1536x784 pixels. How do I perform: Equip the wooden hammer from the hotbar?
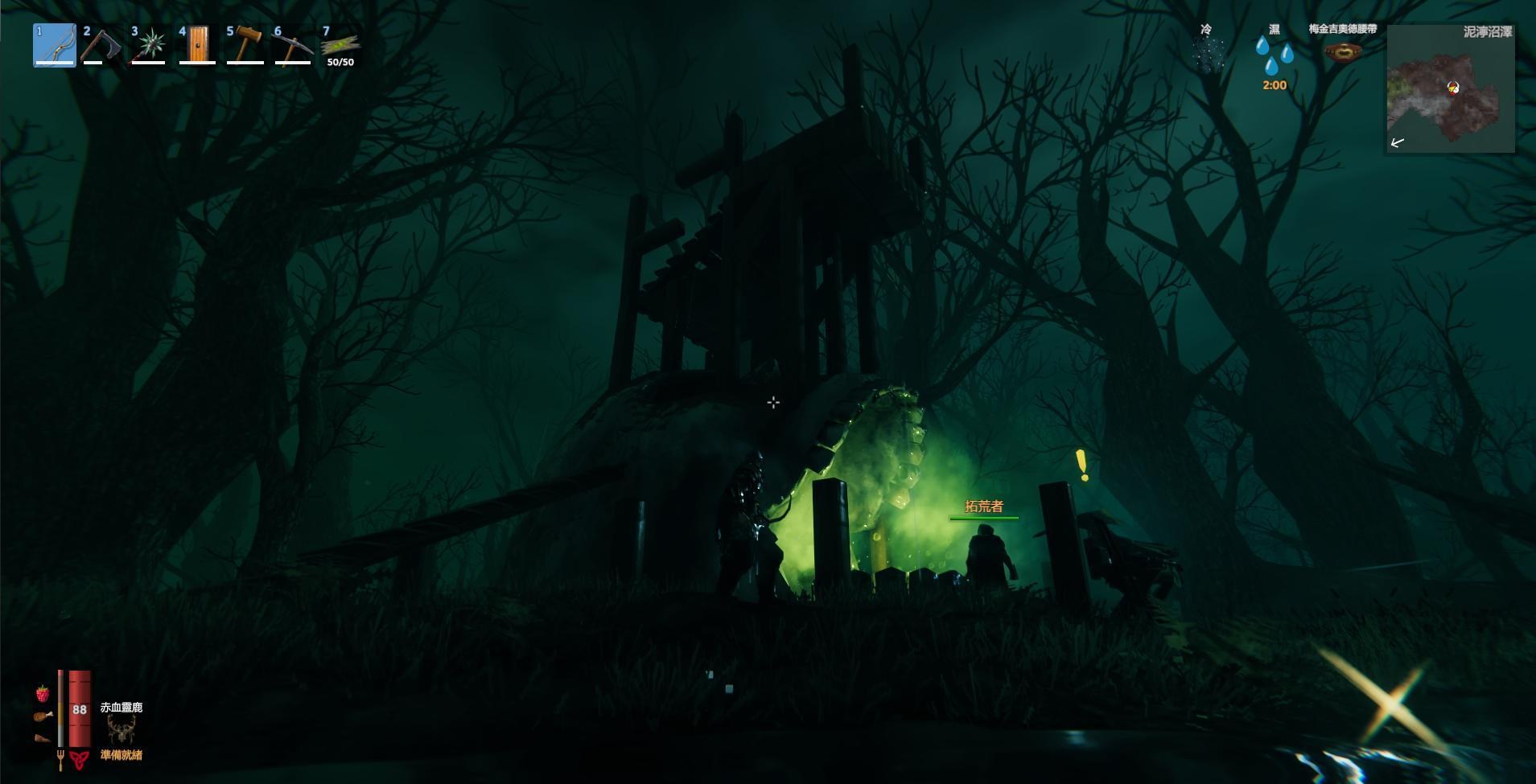[x=245, y=45]
